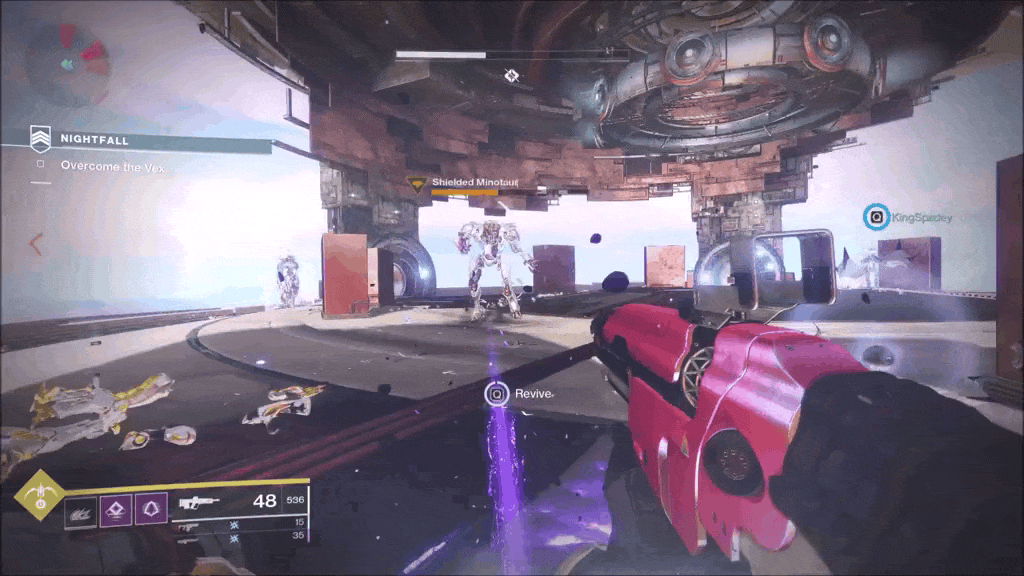Select the Overcome the Vex objective
1024x576 pixels.
pos(112,166)
